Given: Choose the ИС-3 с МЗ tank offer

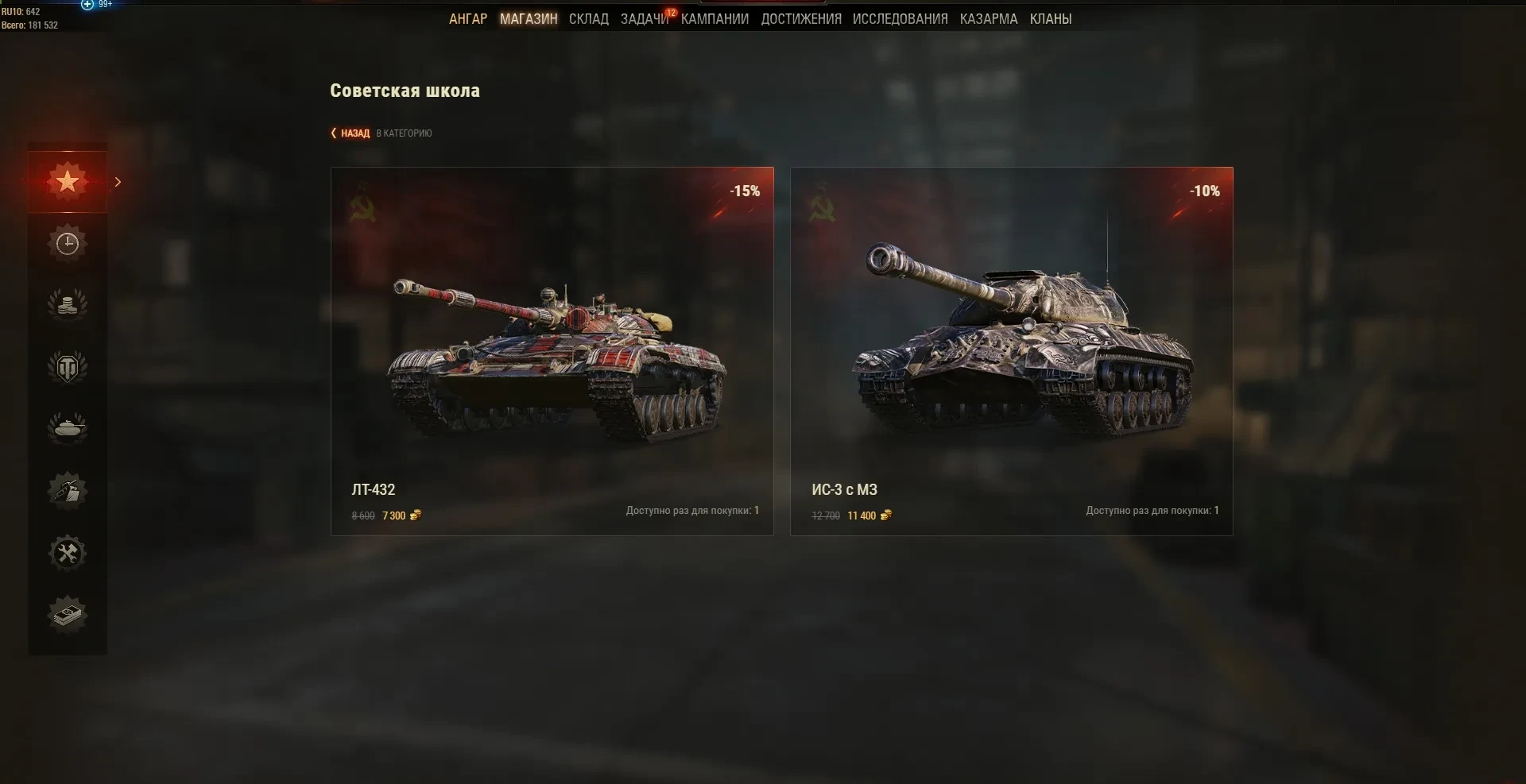Looking at the screenshot, I should tap(1012, 351).
